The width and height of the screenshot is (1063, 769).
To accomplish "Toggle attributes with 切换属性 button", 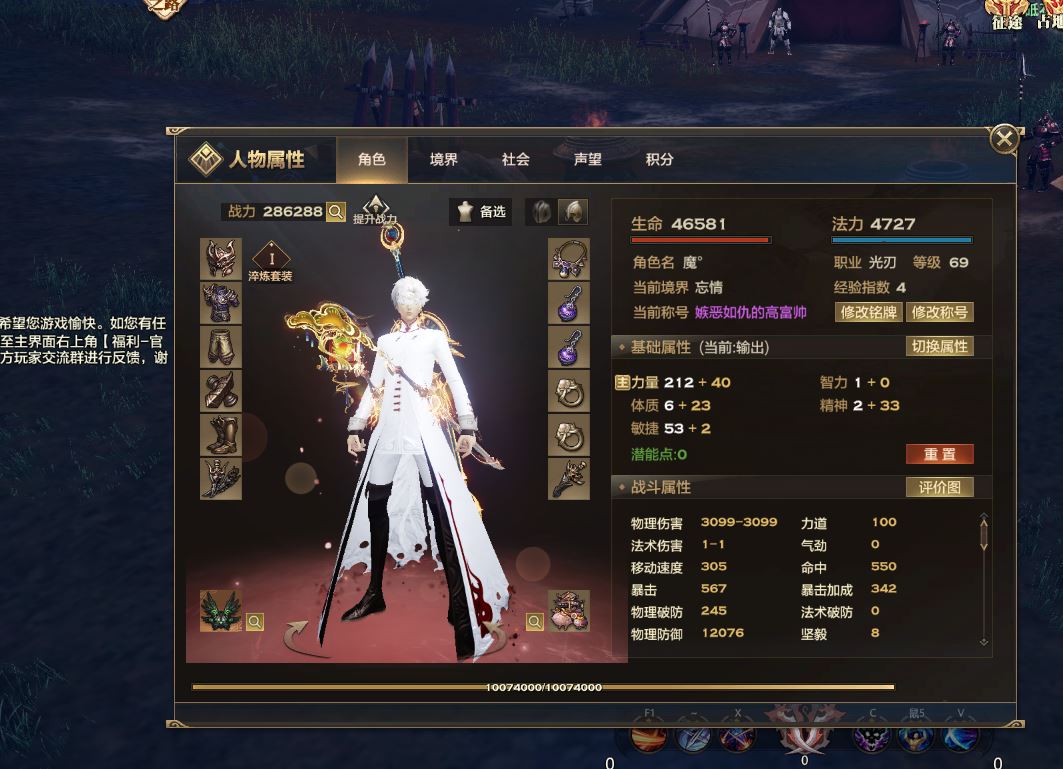I will (x=939, y=347).
